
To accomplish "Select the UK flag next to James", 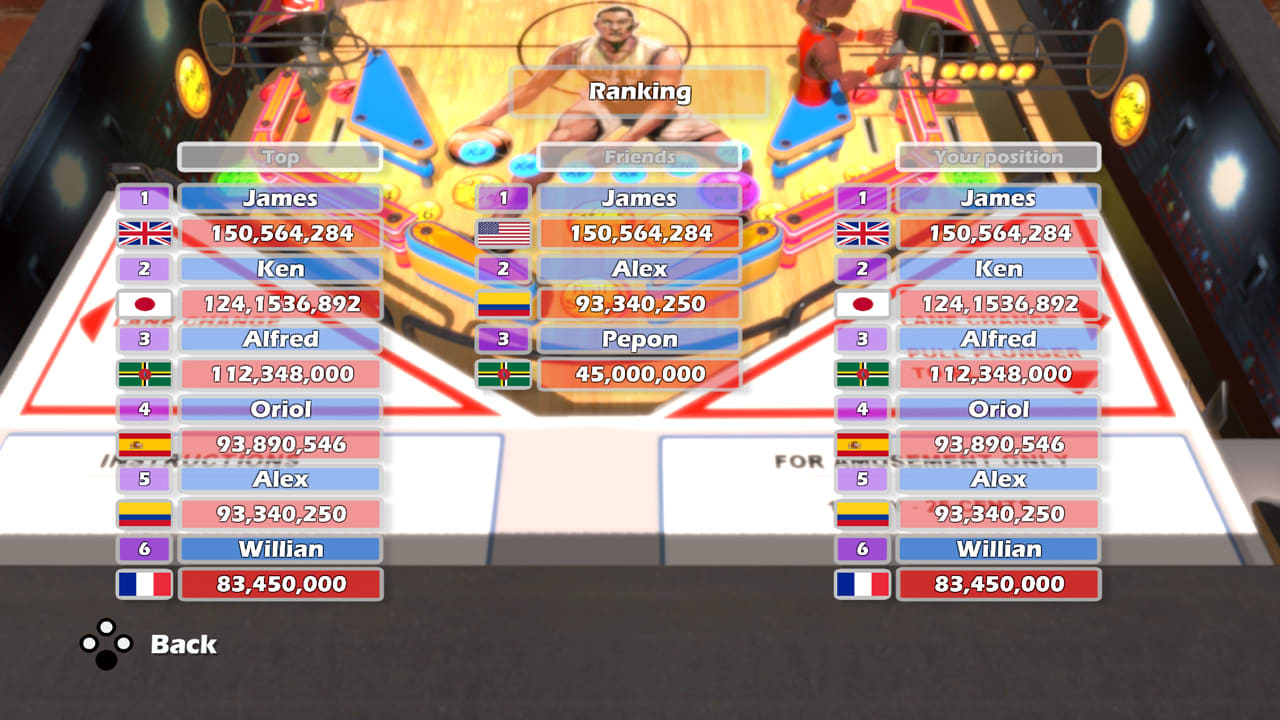I will coord(143,234).
